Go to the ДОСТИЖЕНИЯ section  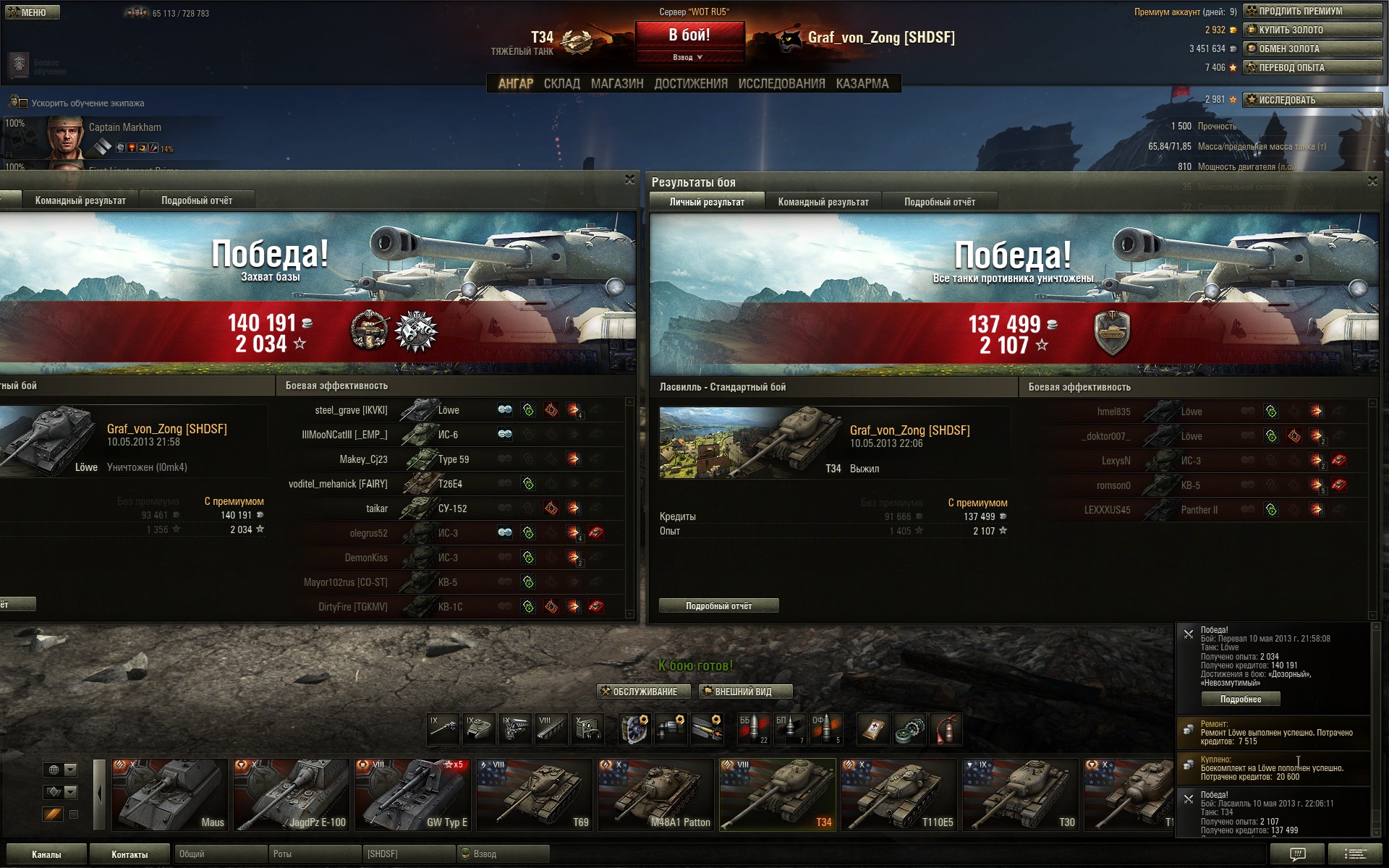click(x=690, y=84)
